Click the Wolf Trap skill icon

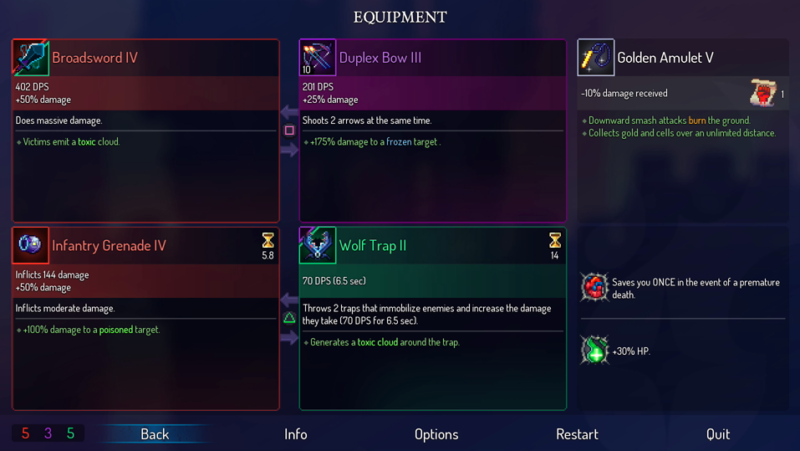318,245
